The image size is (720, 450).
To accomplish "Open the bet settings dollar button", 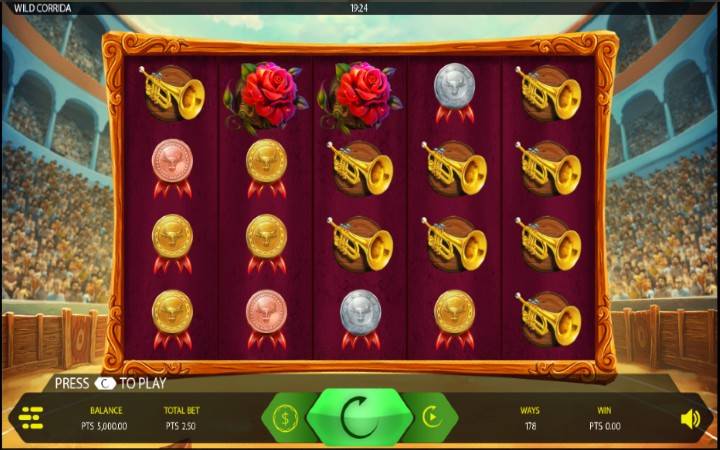I will click(285, 417).
